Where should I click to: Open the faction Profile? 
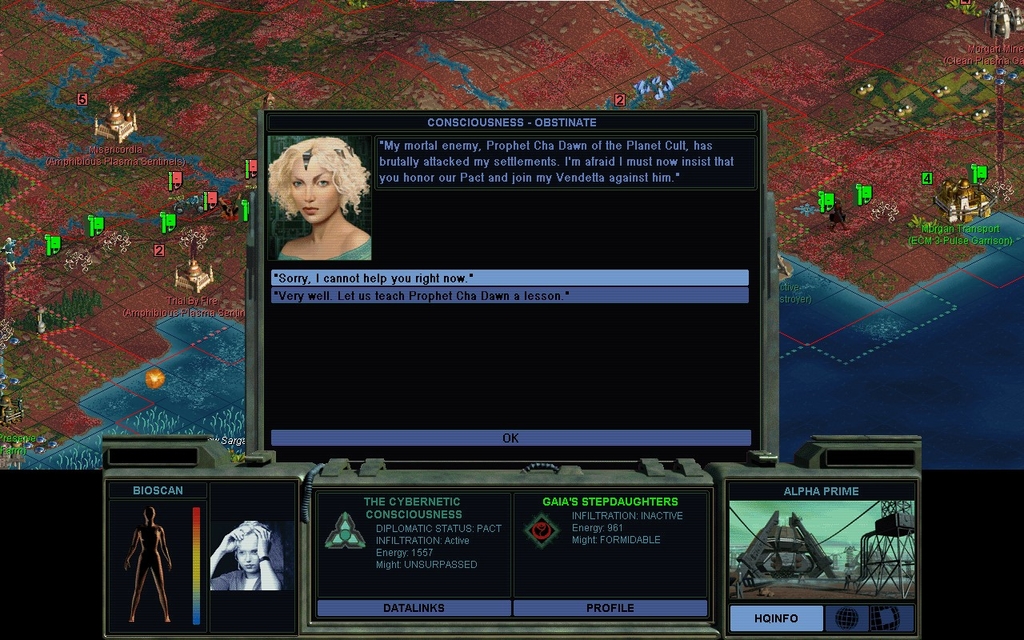pos(610,608)
